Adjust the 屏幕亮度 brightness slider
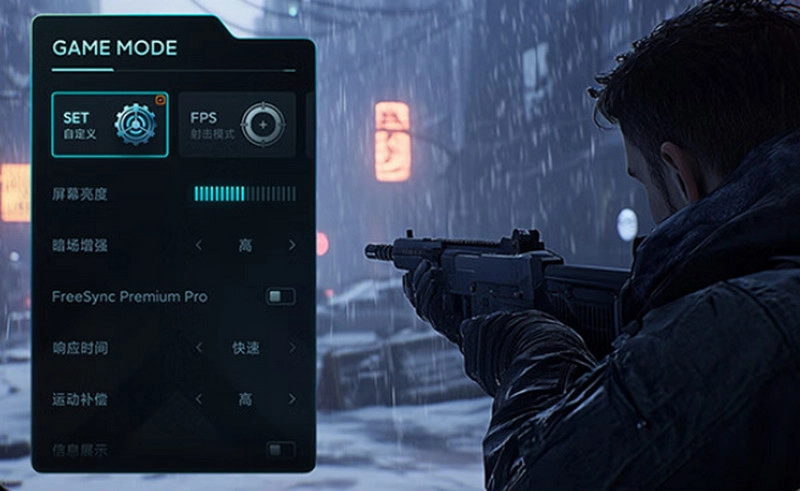Screen dimensions: 800x491 pyautogui.click(x=244, y=193)
